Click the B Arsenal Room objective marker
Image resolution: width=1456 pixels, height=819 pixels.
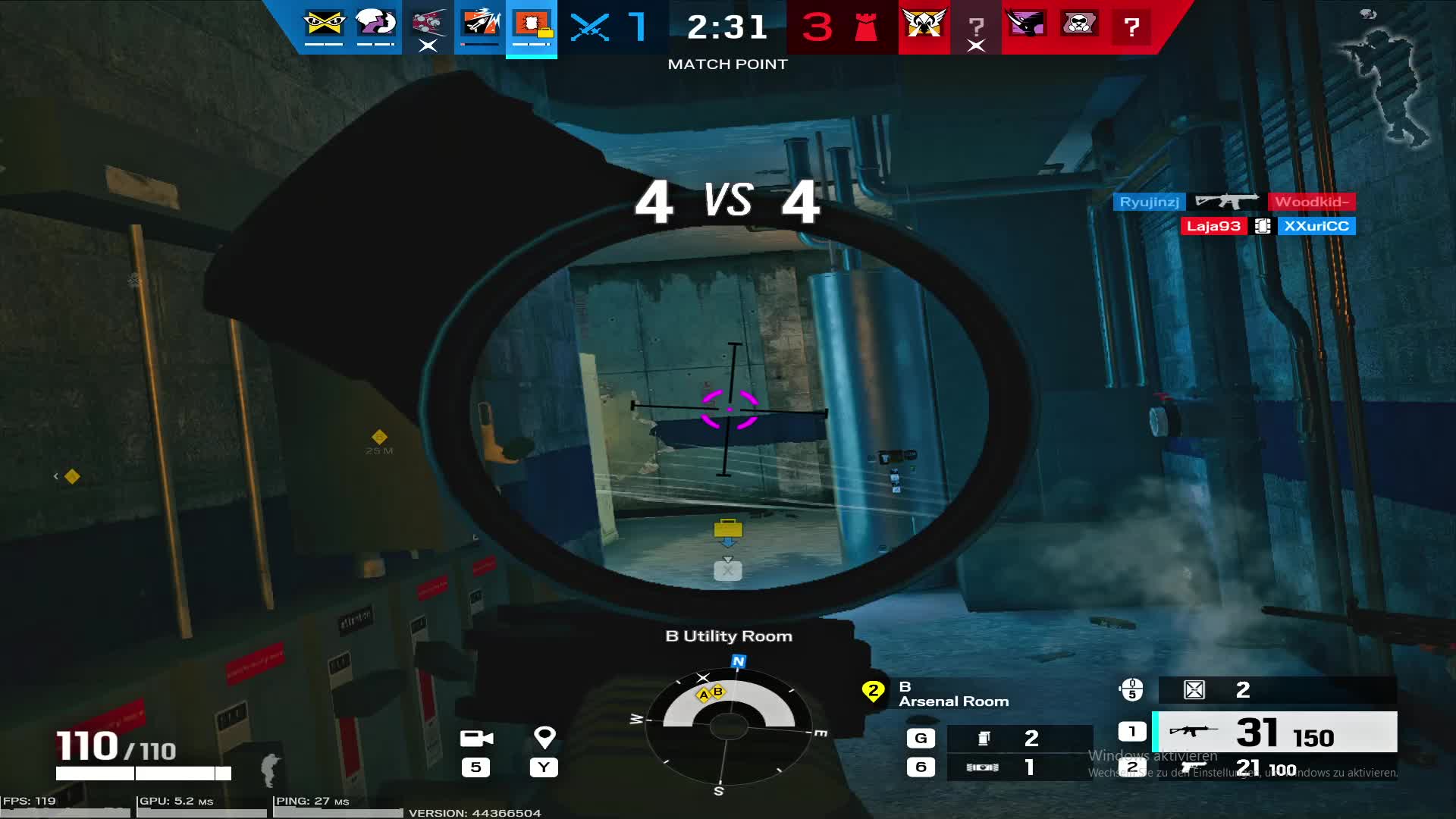pyautogui.click(x=874, y=692)
